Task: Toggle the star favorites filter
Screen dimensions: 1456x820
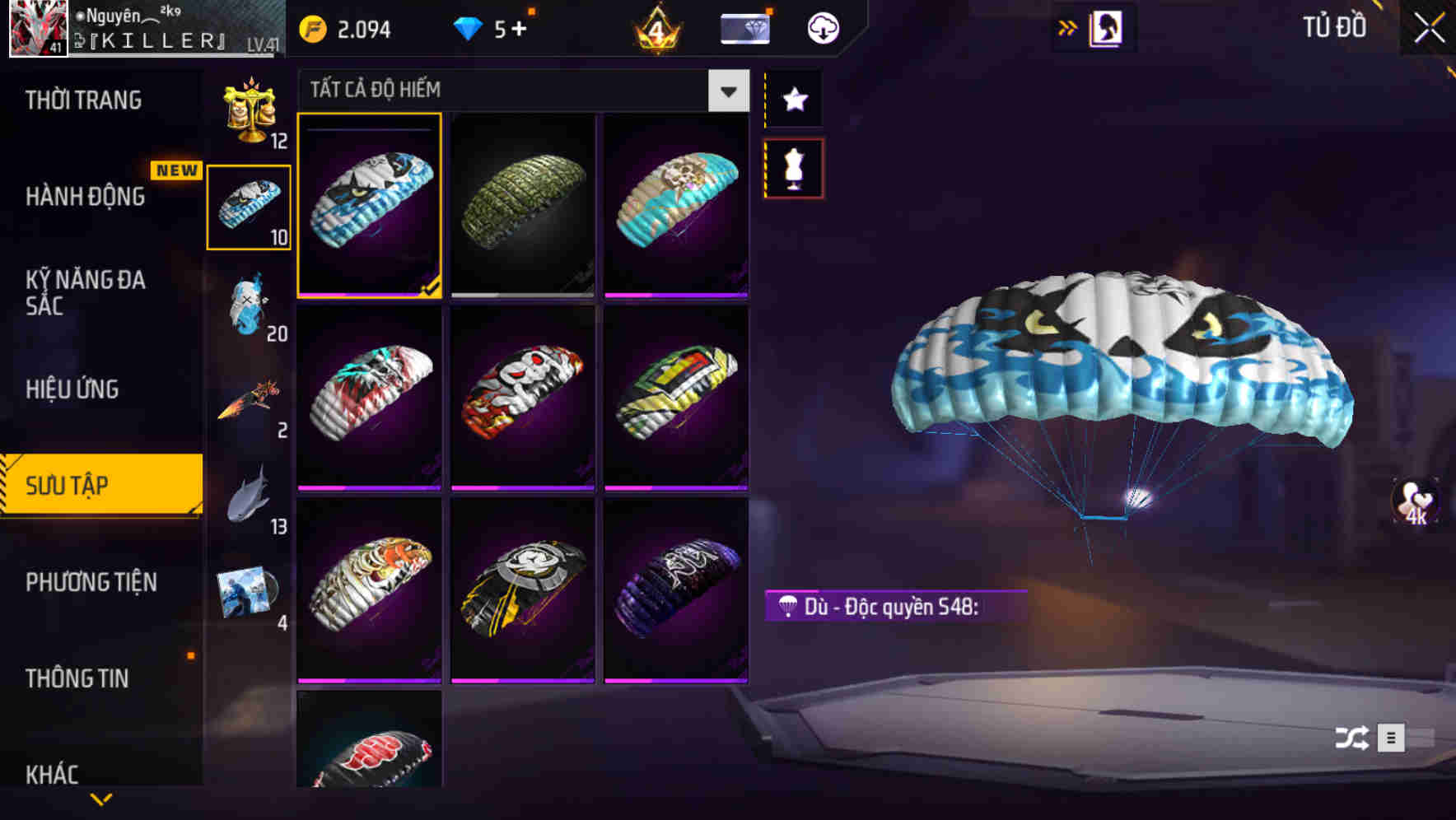Action: pos(793,100)
